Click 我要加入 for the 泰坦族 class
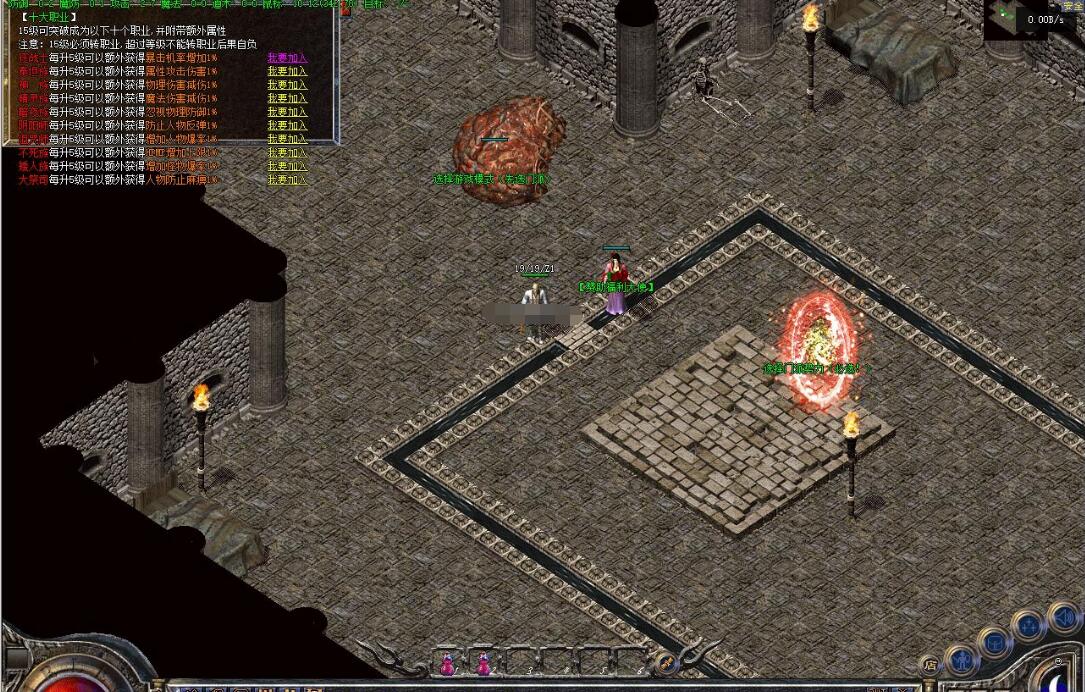The height and width of the screenshot is (692, 1085). [x=287, y=72]
